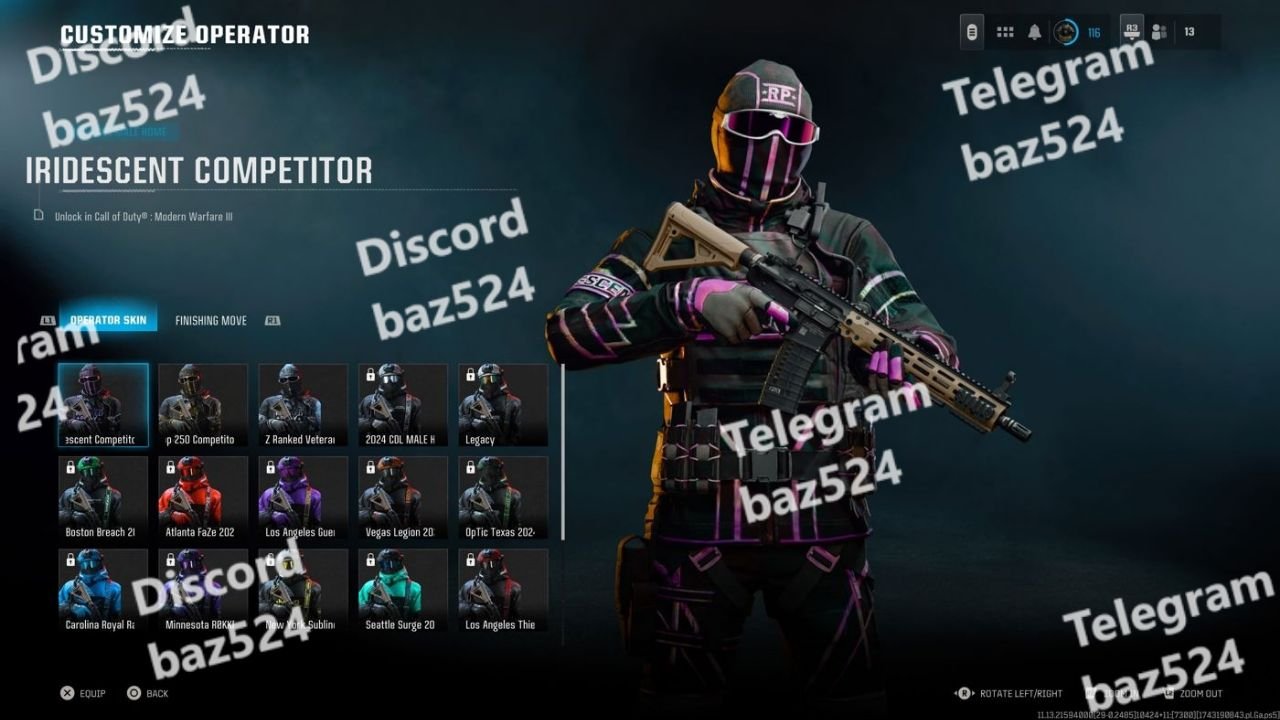Choose the purple Los Angeles Guerrillas skin
This screenshot has width=1280, height=720.
(x=303, y=497)
